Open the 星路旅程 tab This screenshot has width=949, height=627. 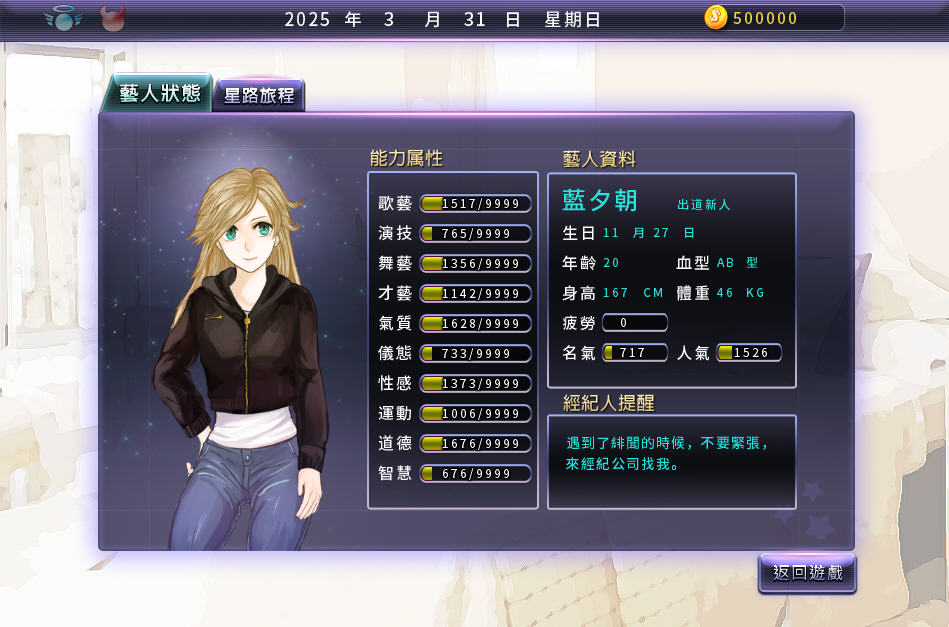(259, 96)
